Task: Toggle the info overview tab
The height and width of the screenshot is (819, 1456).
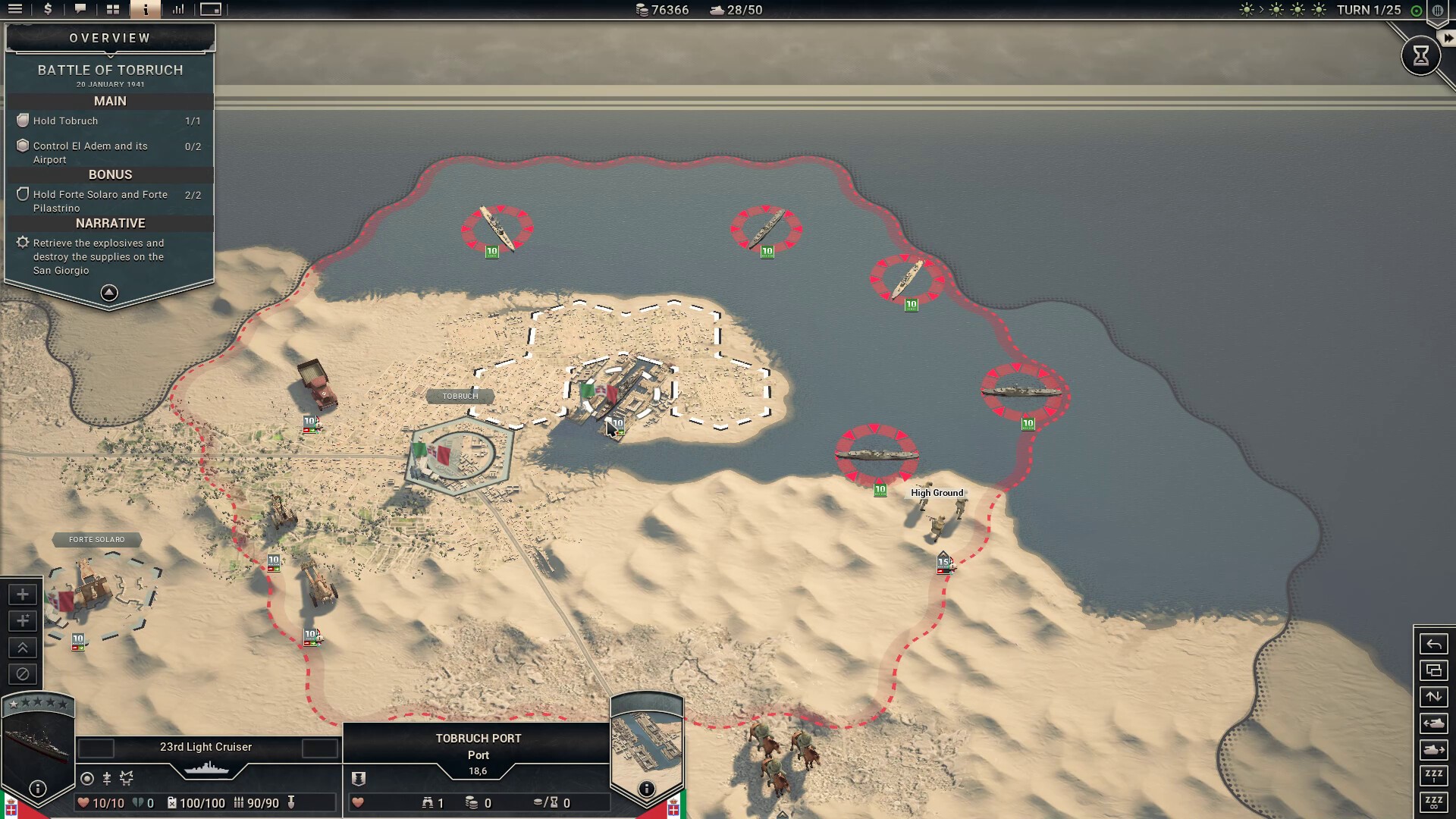Action: tap(146, 10)
